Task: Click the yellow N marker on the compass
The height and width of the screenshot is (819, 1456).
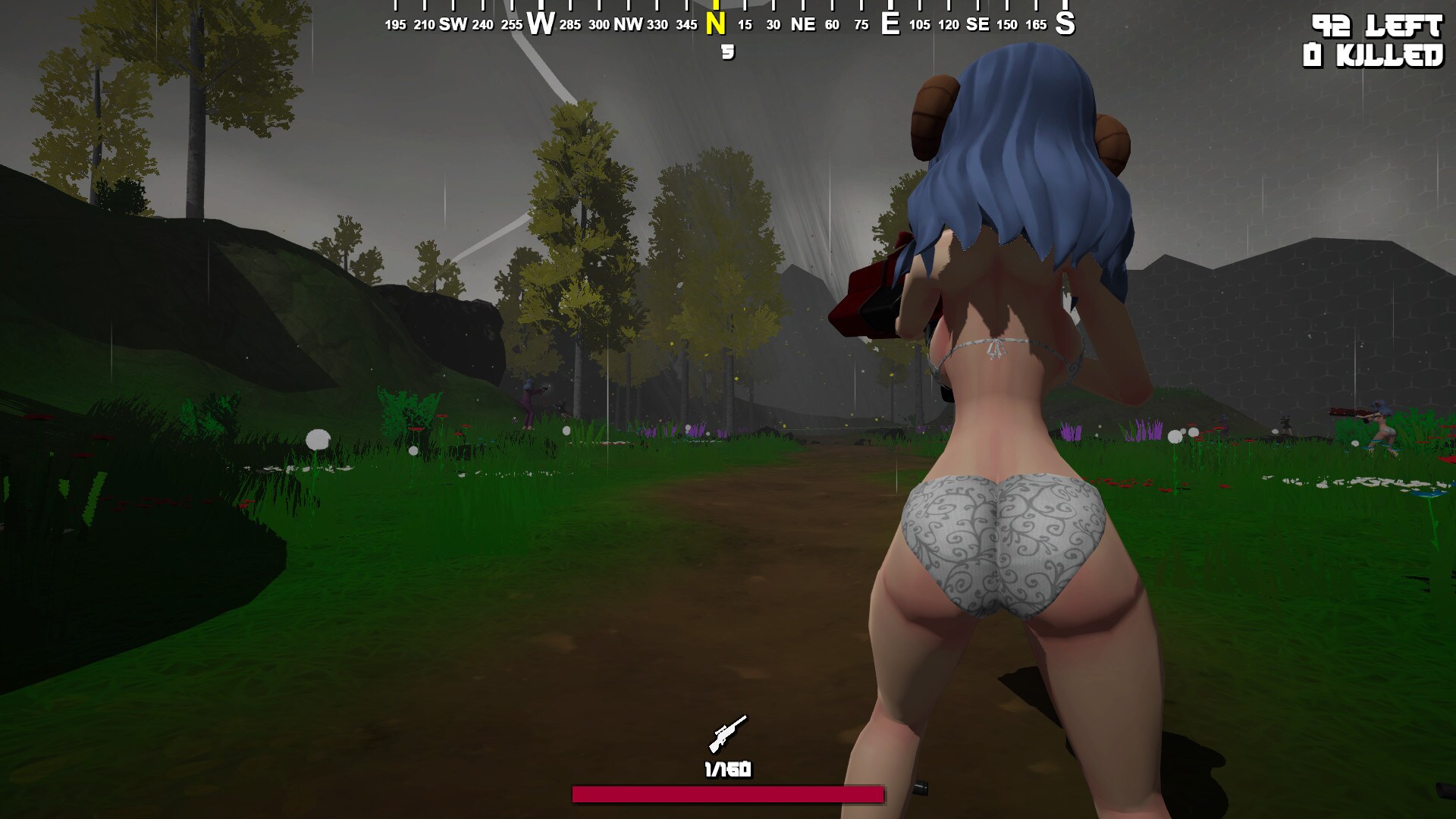Action: click(715, 24)
